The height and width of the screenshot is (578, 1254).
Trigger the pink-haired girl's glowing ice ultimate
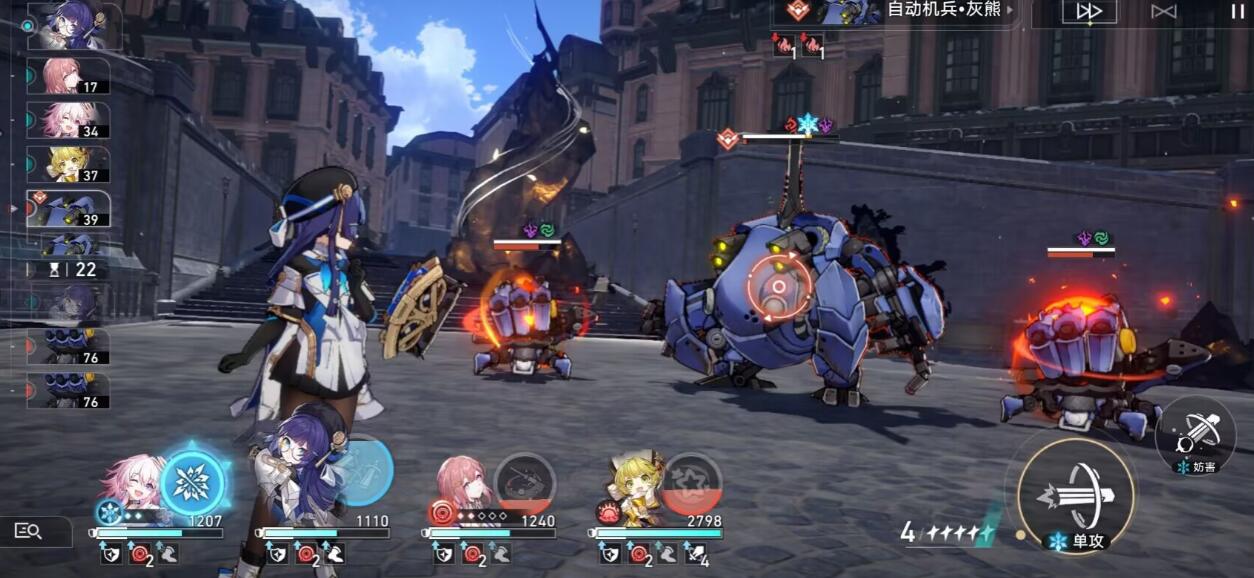coord(191,482)
